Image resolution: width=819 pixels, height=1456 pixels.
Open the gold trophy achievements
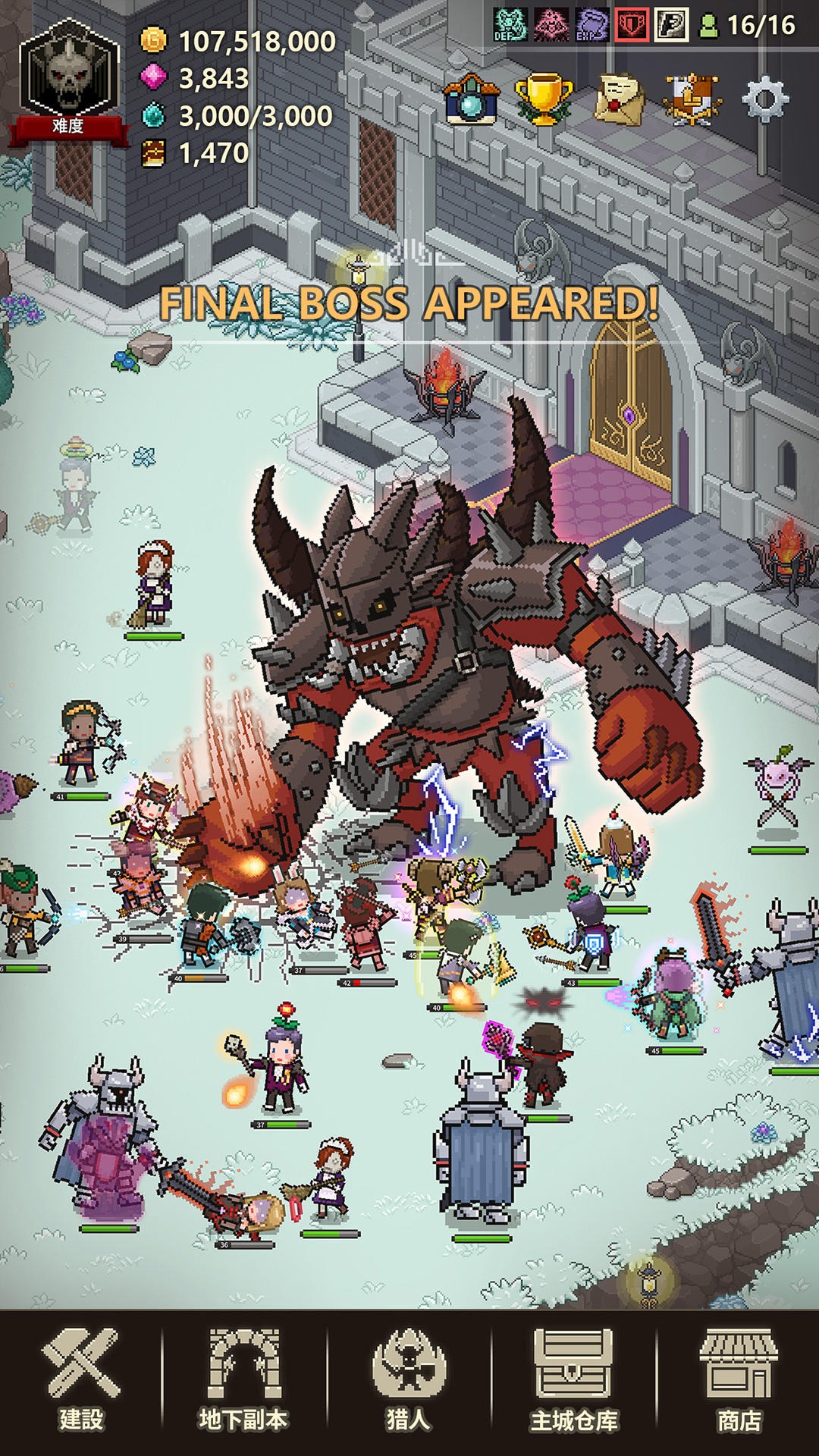pyautogui.click(x=543, y=99)
